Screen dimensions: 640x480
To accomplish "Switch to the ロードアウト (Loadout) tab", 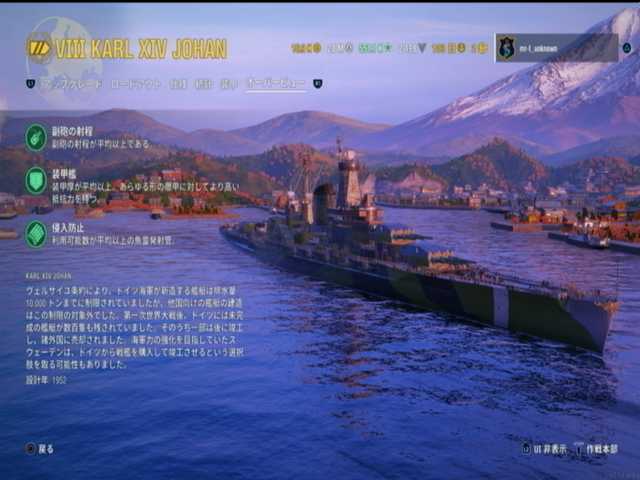I will [135, 85].
